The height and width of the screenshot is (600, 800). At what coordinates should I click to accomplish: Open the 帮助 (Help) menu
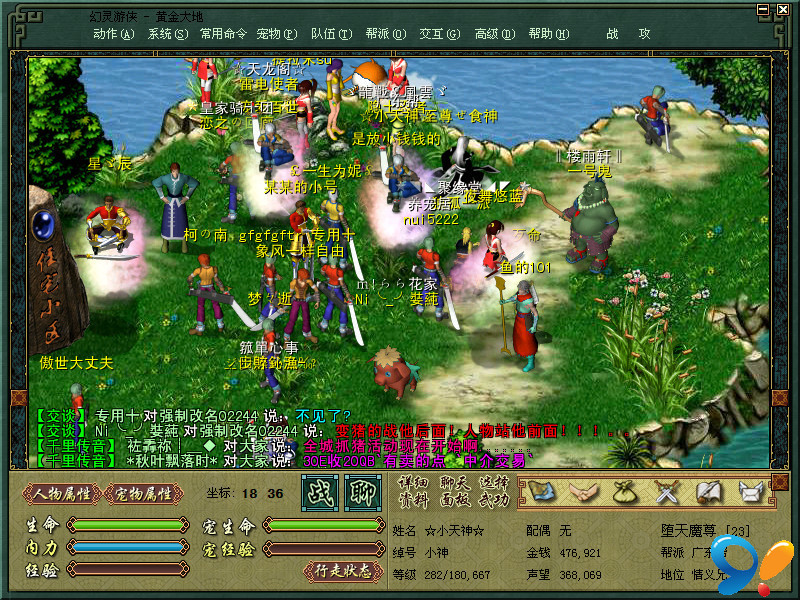(x=547, y=33)
